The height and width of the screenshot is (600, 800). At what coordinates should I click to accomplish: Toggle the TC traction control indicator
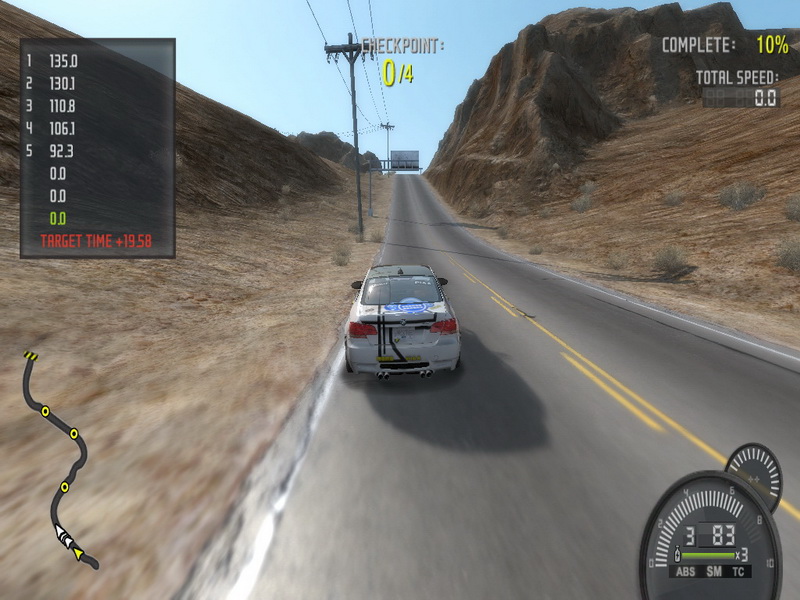738,571
